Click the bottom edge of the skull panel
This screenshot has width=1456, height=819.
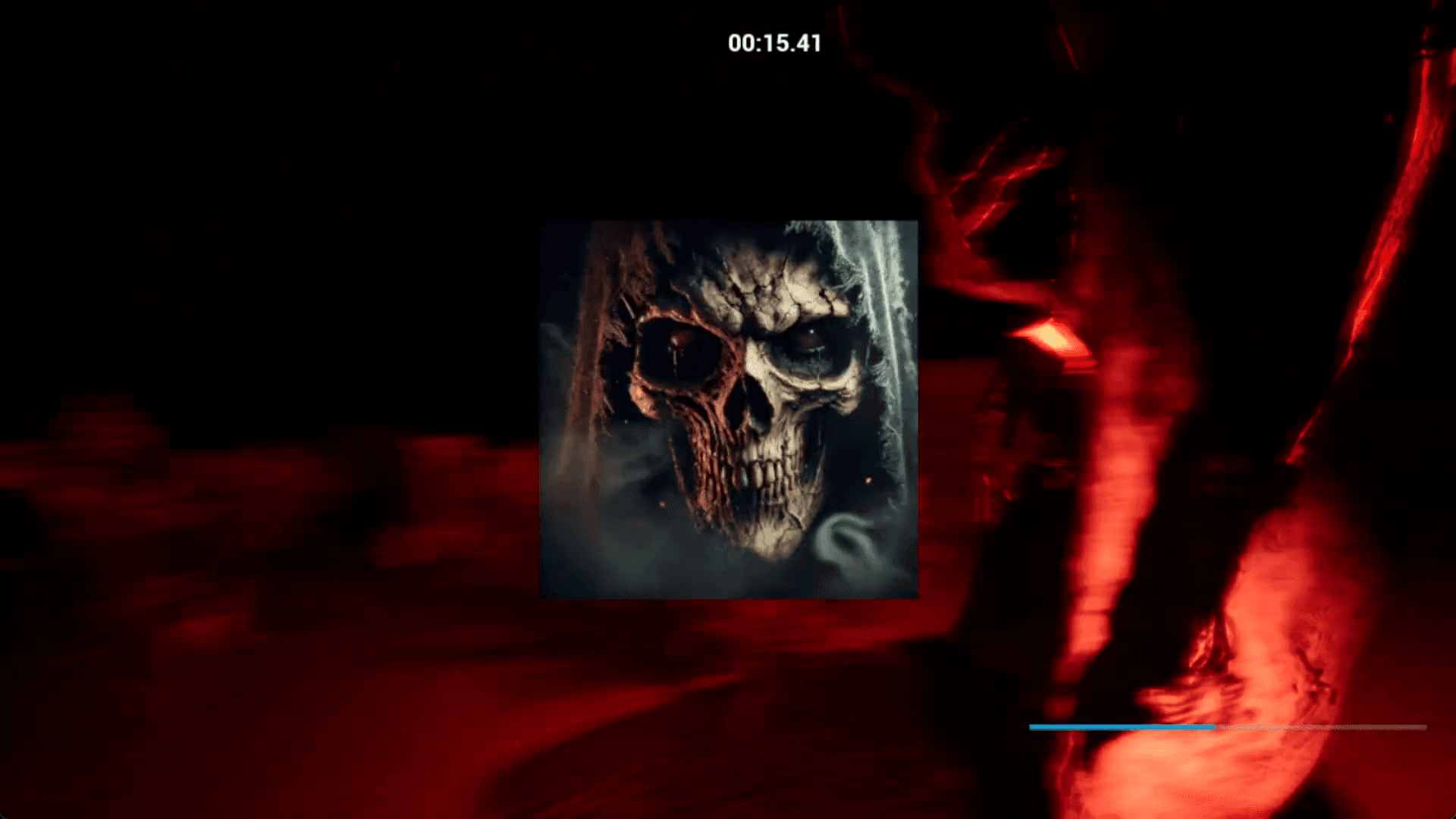click(728, 598)
